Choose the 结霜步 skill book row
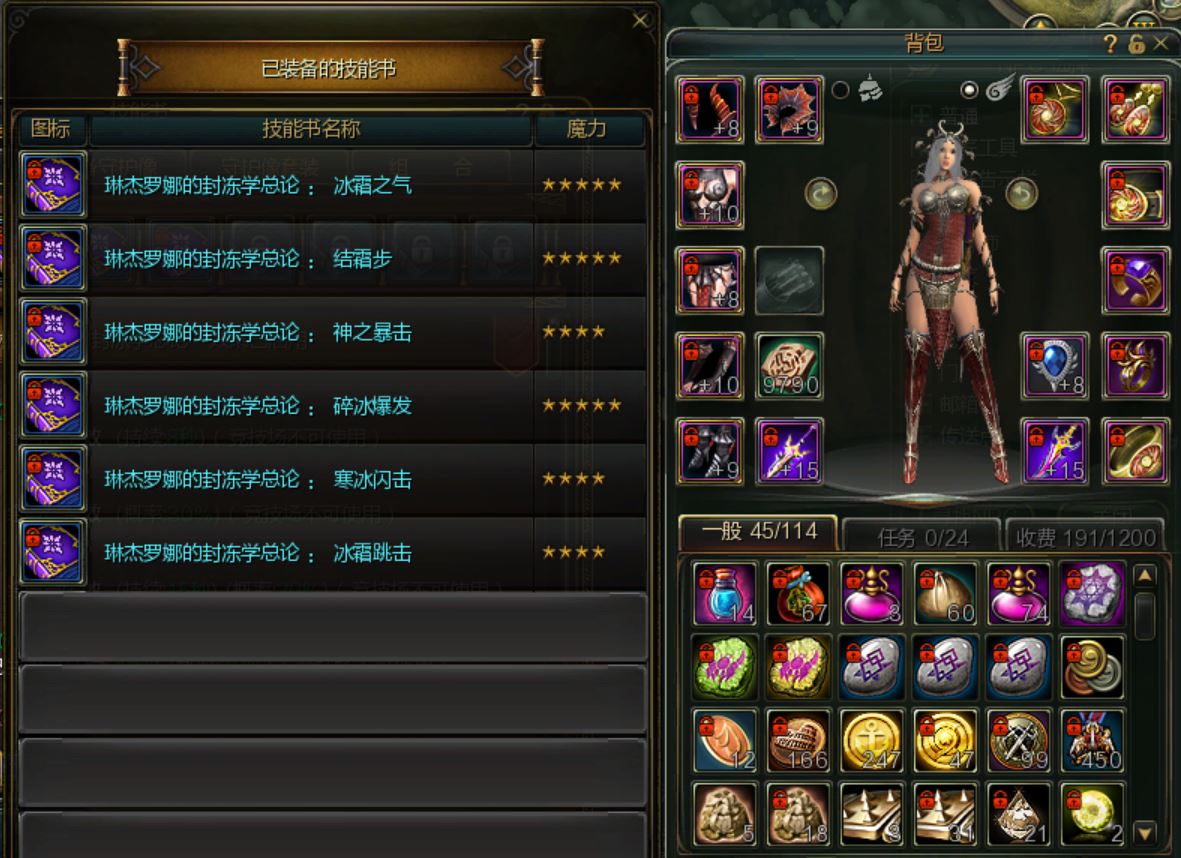The width and height of the screenshot is (1181, 858). 330,259
